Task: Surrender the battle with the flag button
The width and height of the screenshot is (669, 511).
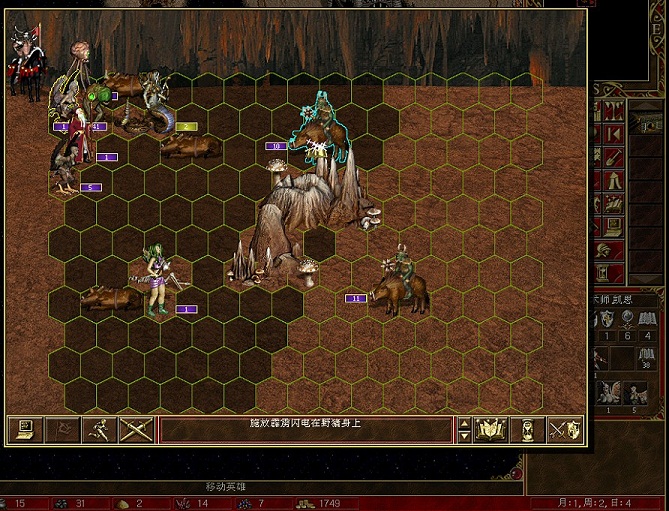Action: click(60, 430)
